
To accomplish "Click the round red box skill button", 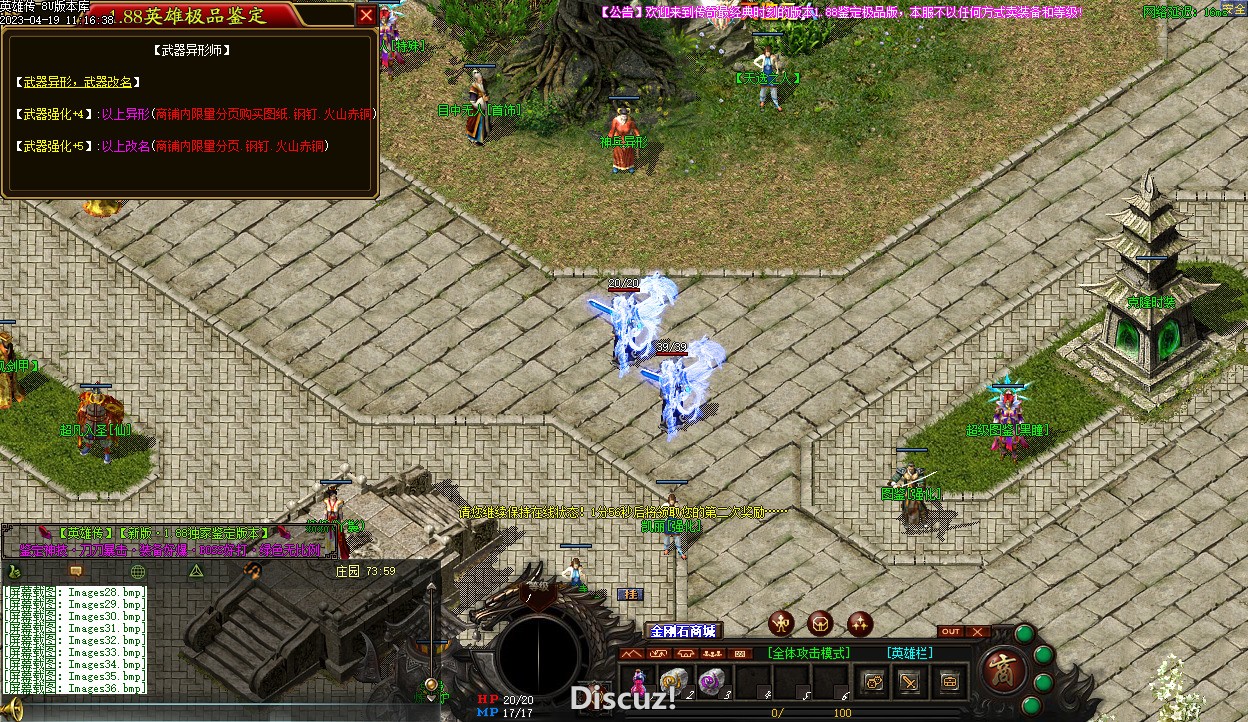I will point(820,624).
